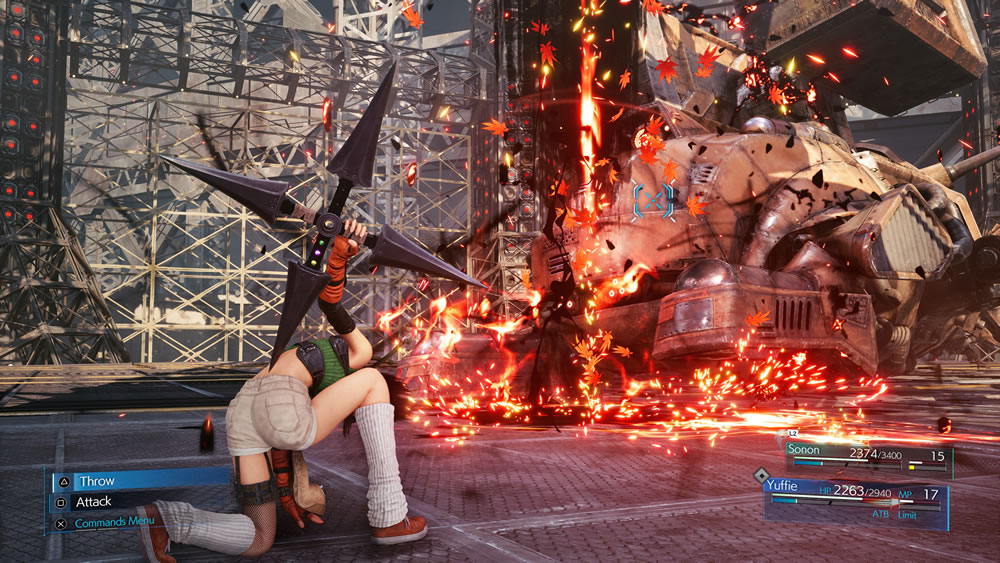Open the Commands Menu
Viewport: 1000px width, 563px height.
pos(112,522)
